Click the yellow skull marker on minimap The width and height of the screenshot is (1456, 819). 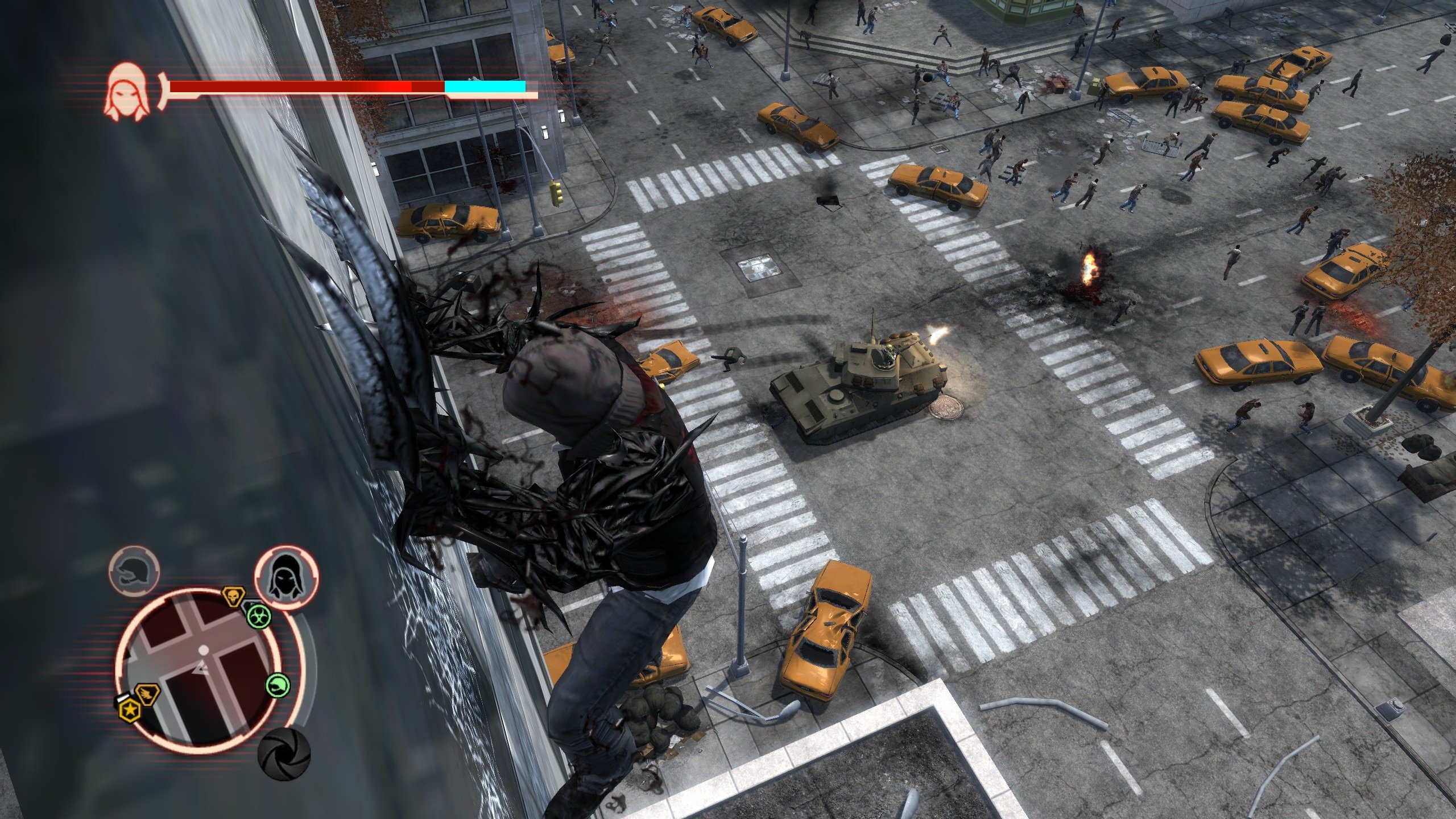click(233, 597)
